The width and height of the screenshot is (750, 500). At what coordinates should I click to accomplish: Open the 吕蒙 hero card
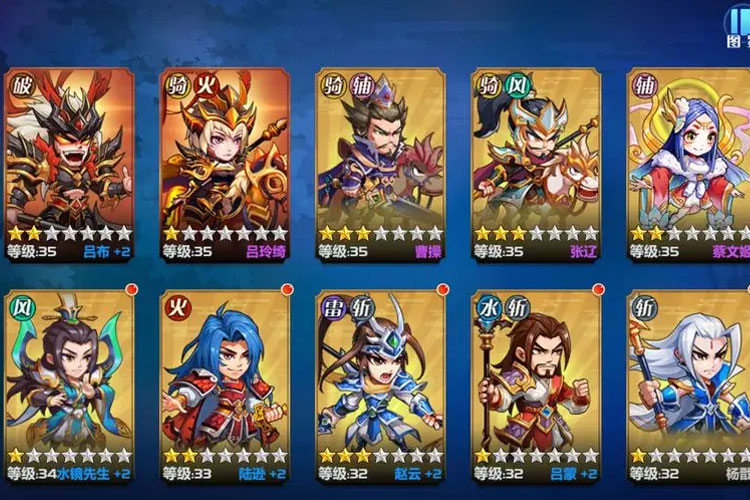click(535, 385)
